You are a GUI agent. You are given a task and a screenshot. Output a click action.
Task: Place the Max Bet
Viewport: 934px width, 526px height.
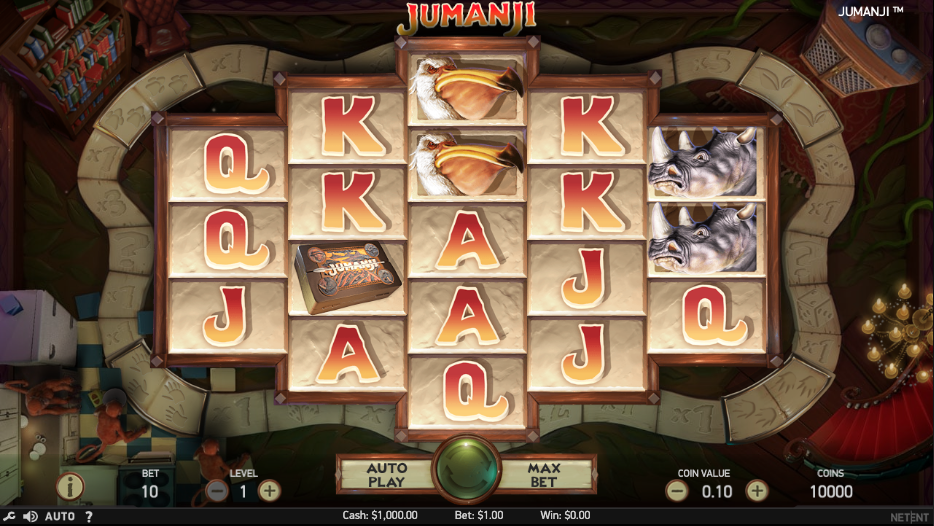coord(545,474)
